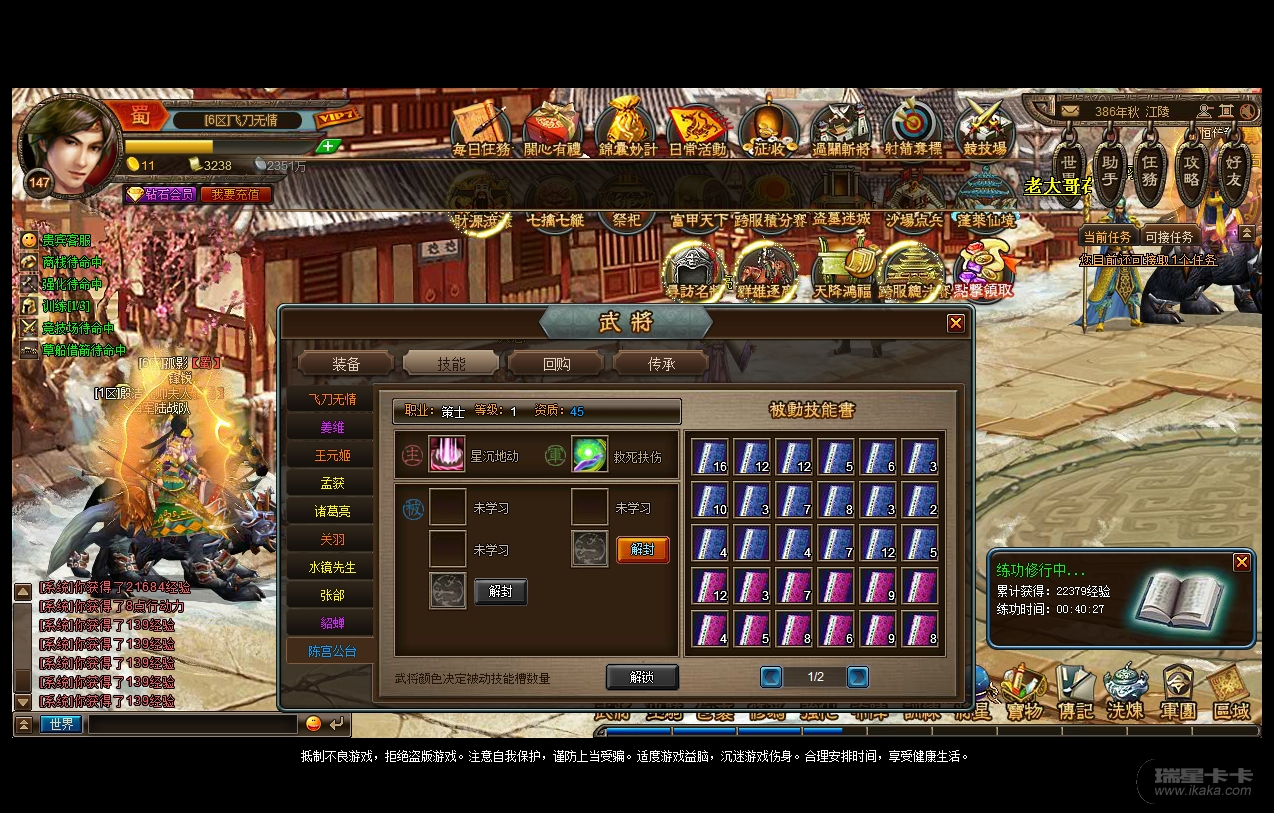Go to next passive skill book page

pyautogui.click(x=857, y=677)
